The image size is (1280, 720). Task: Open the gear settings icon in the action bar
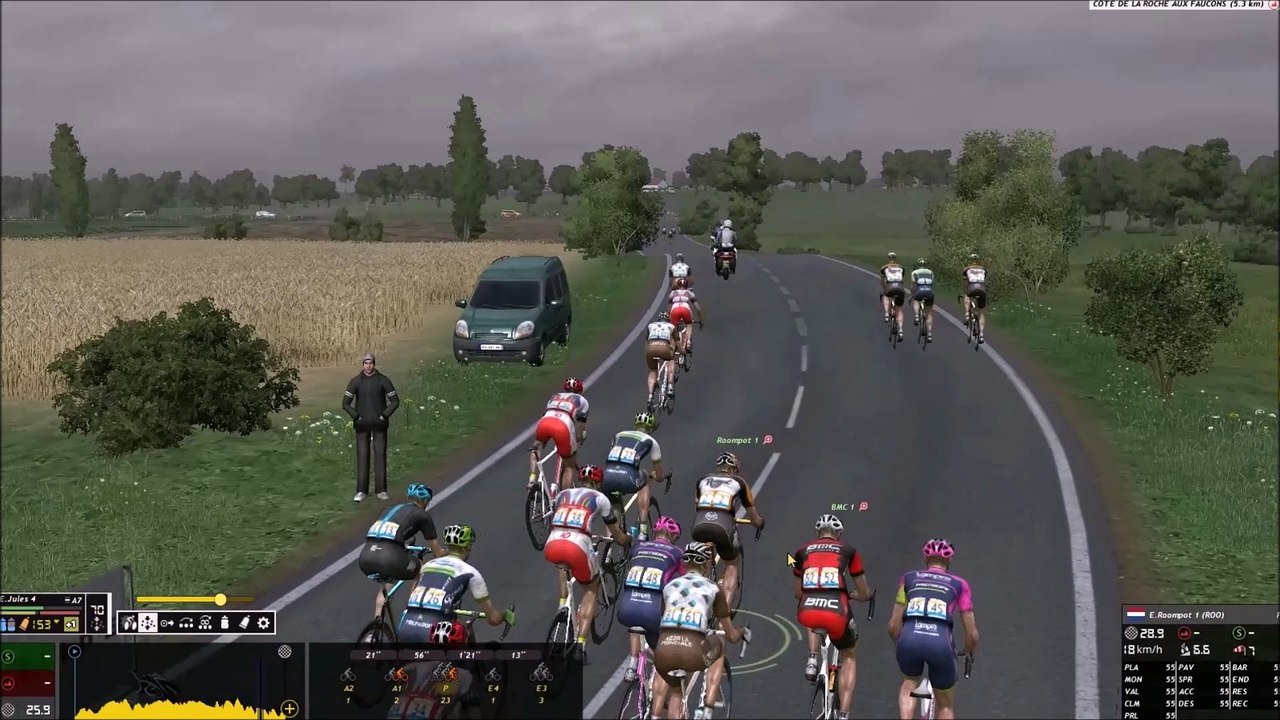click(x=263, y=623)
